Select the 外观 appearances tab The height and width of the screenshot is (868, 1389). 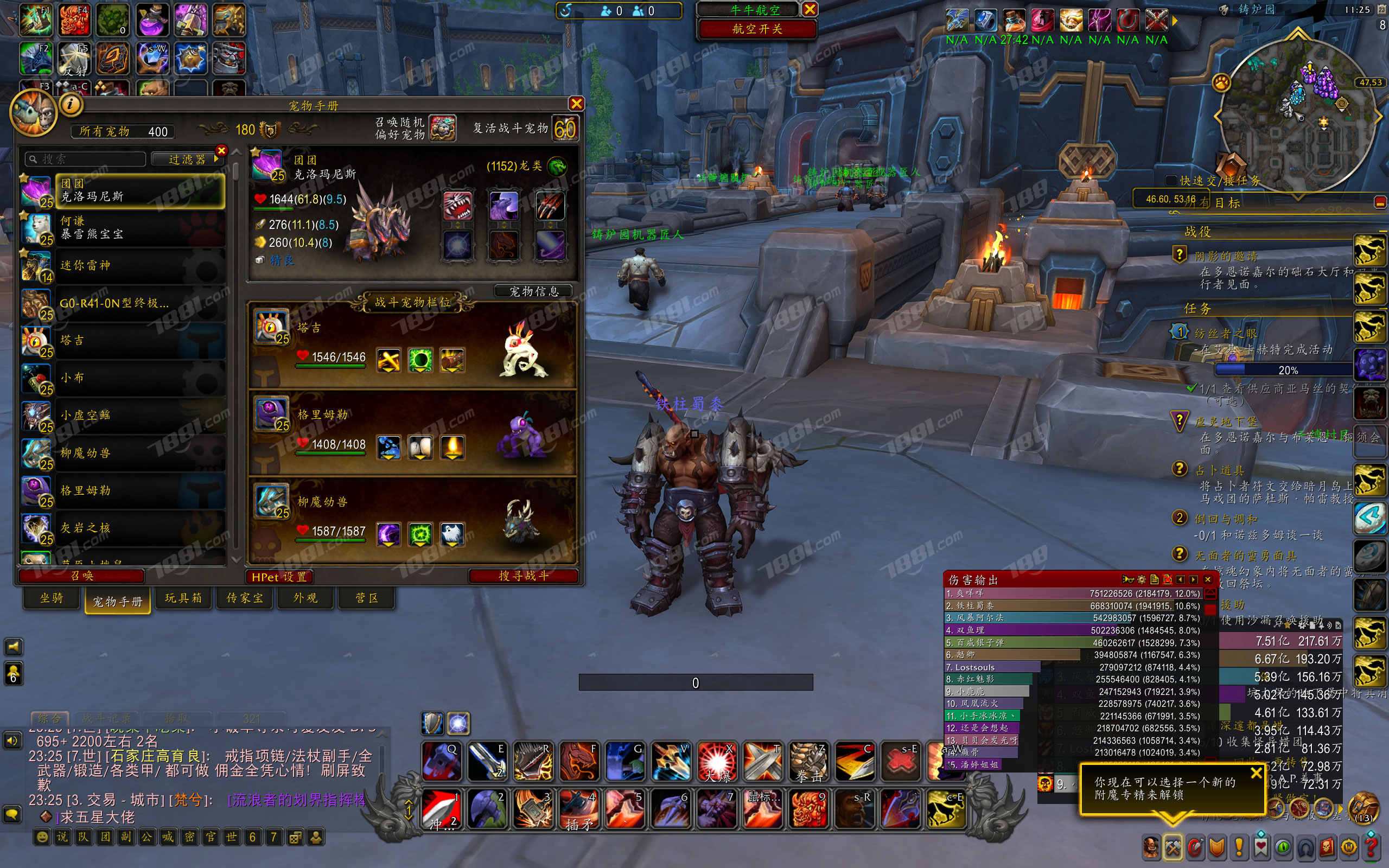point(305,598)
